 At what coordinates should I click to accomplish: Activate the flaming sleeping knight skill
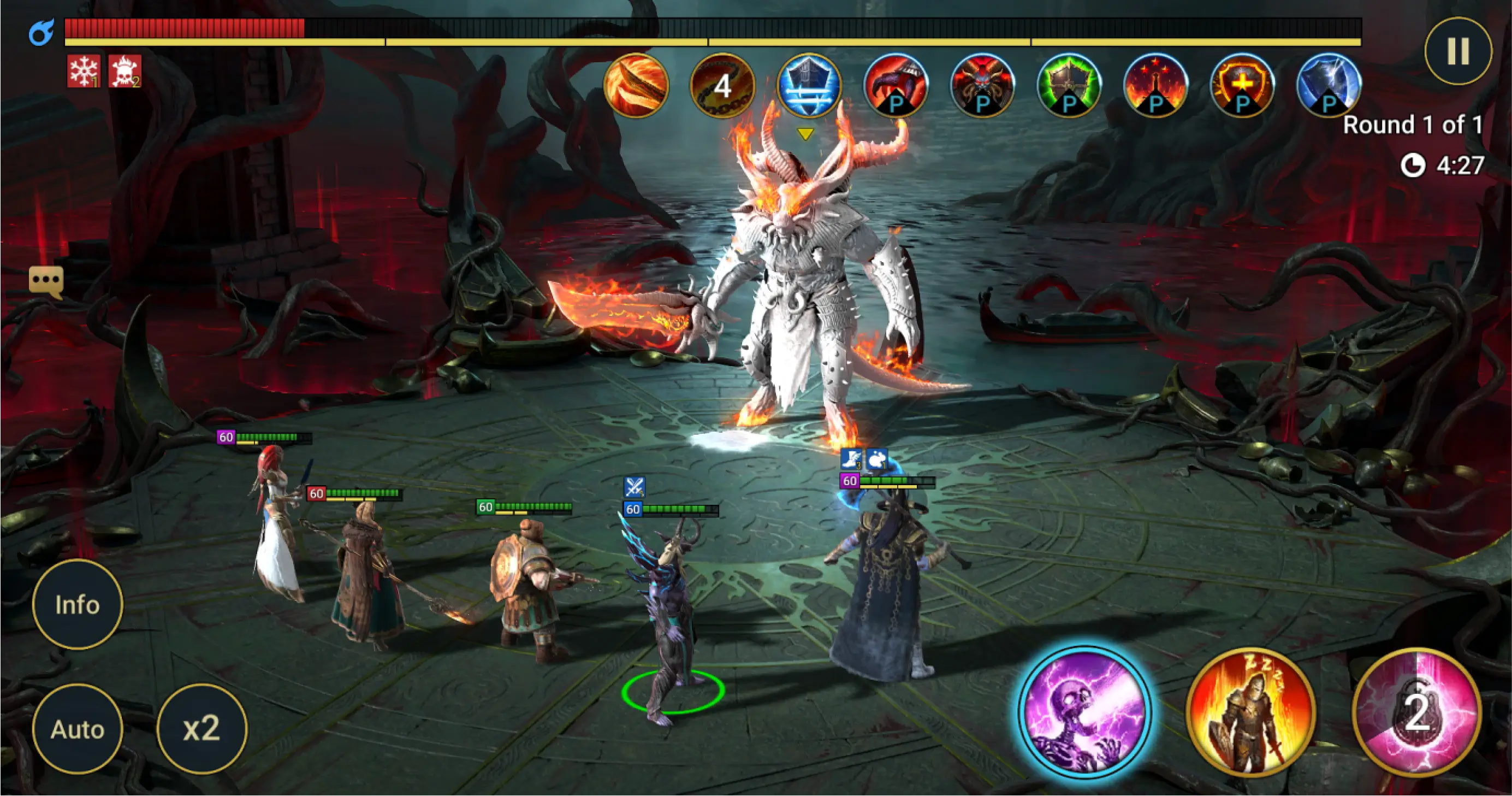click(1250, 712)
